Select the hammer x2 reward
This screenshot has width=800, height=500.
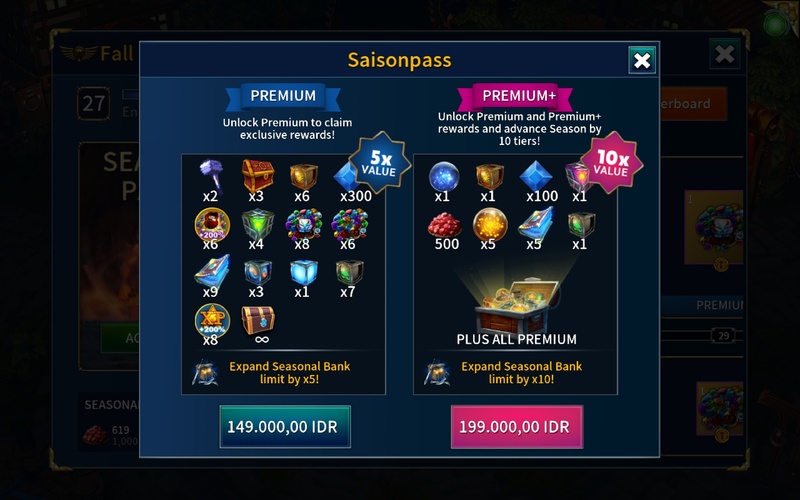pyautogui.click(x=211, y=176)
